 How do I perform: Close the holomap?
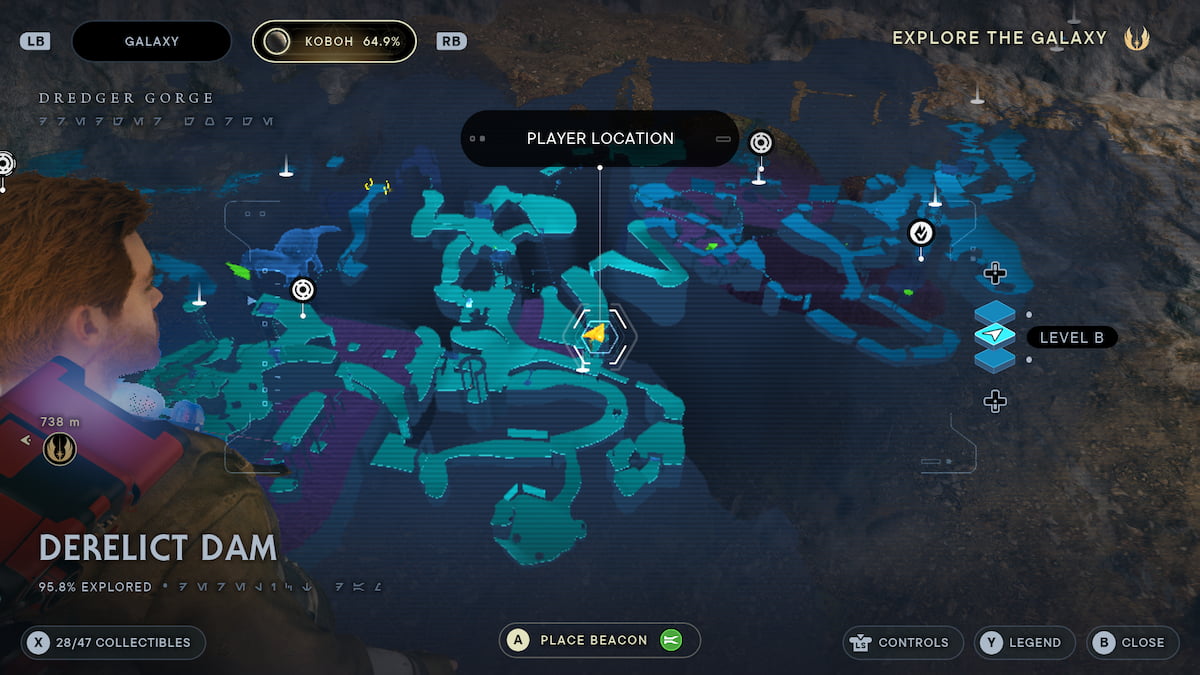(1131, 642)
